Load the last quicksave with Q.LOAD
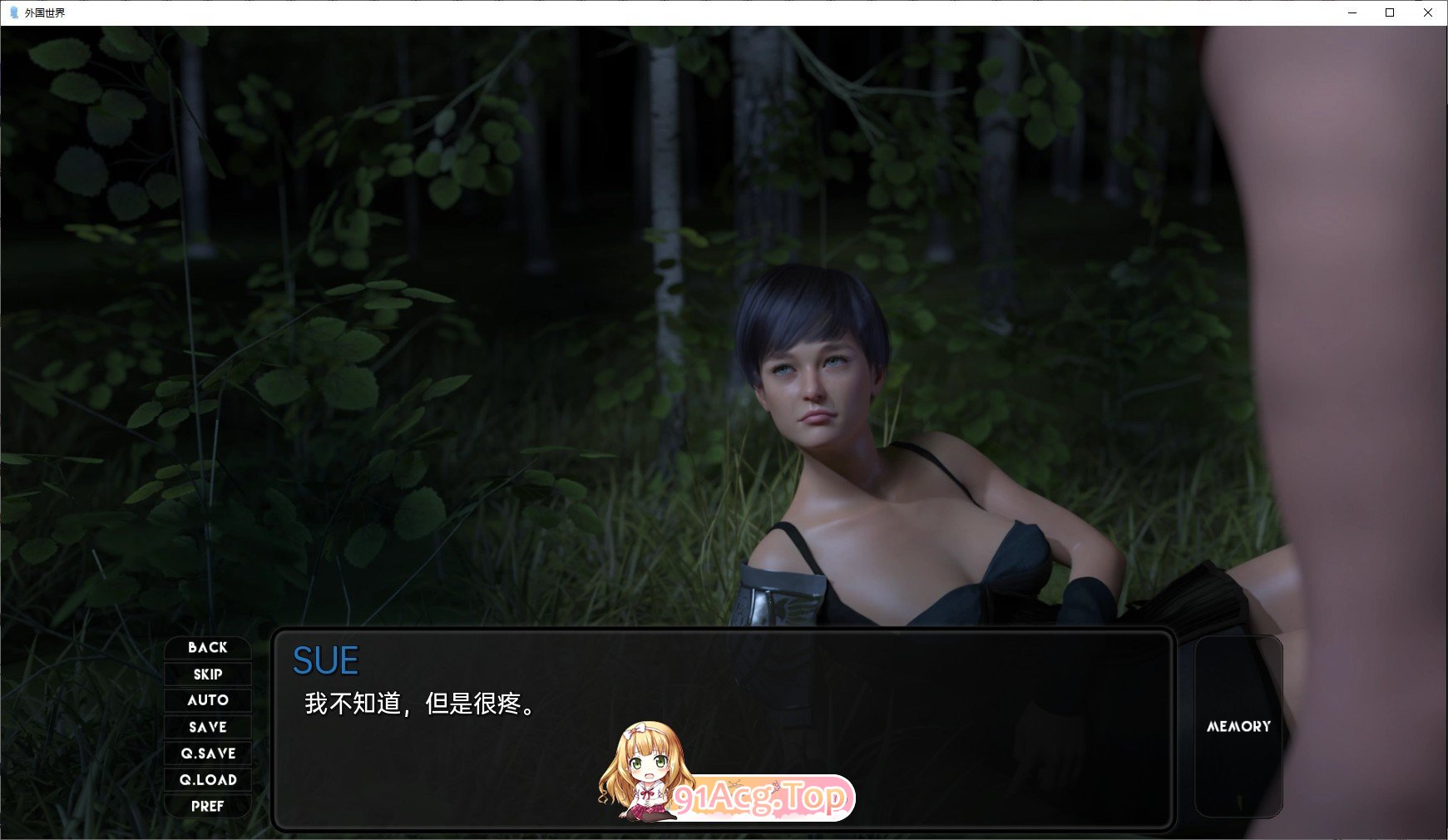 207,780
